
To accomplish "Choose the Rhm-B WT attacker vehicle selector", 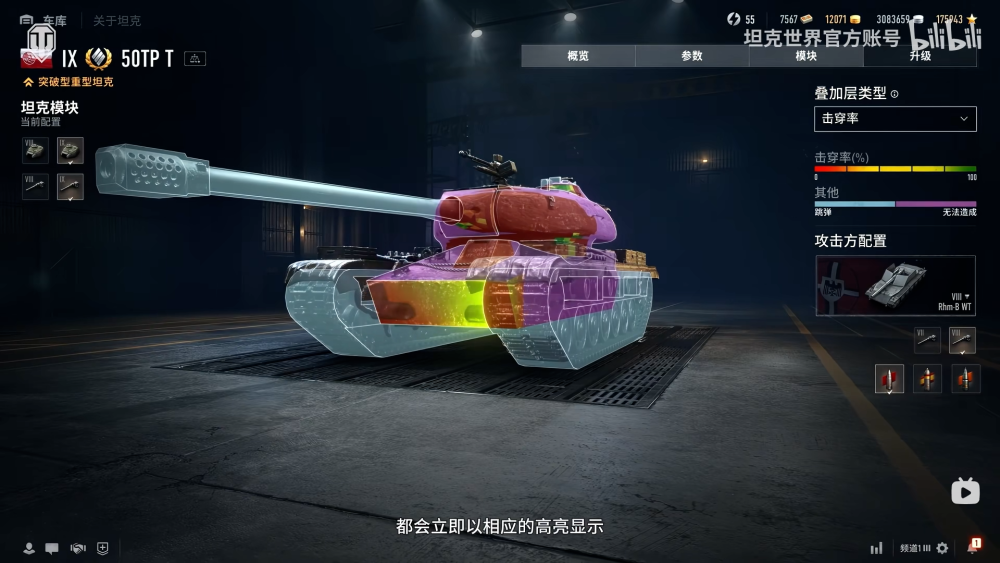I will coord(895,286).
